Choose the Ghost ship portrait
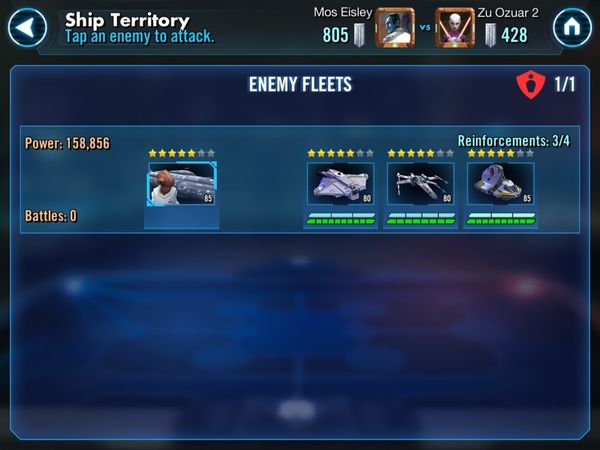 340,184
